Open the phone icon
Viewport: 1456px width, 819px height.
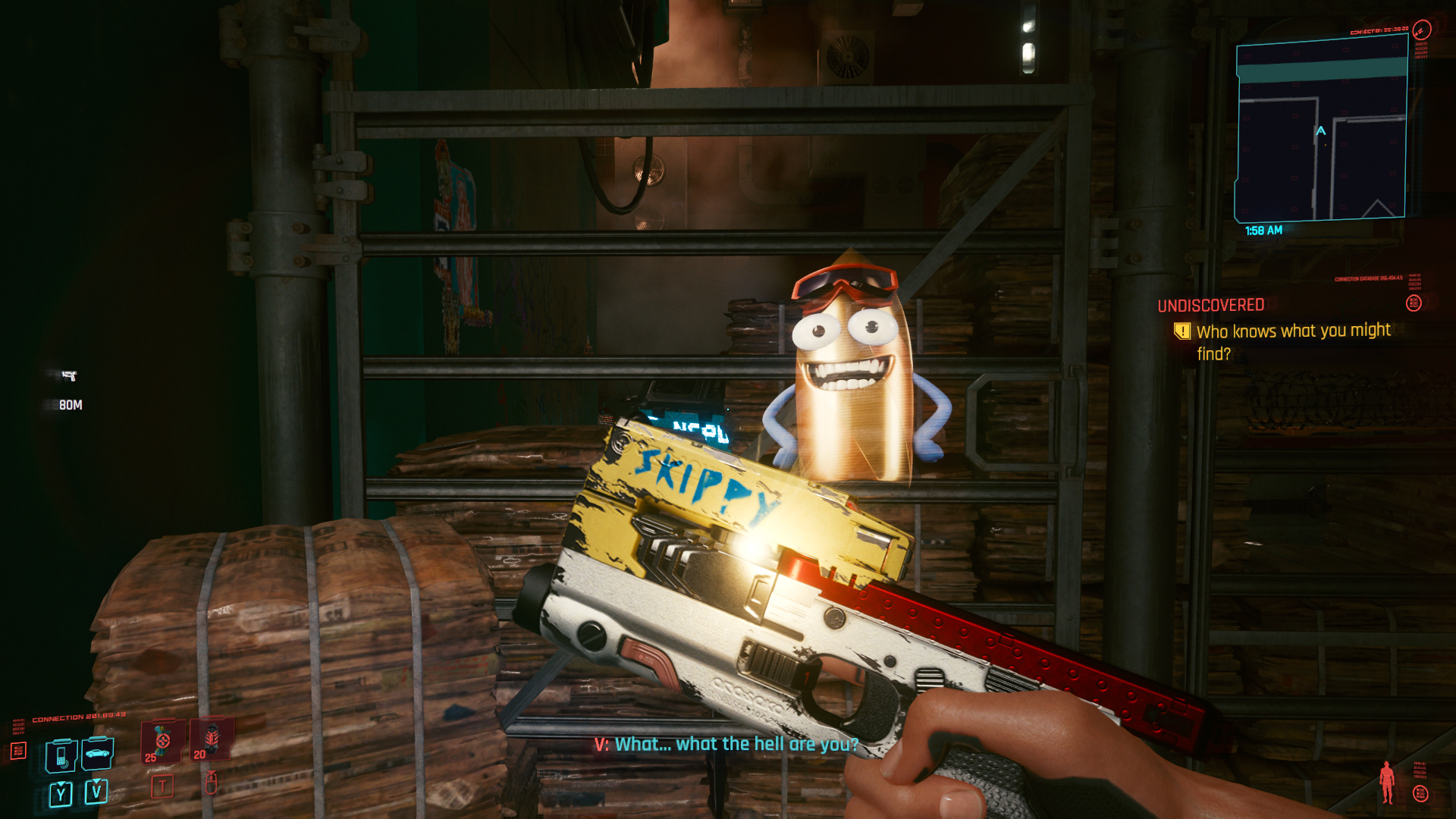pos(61,755)
